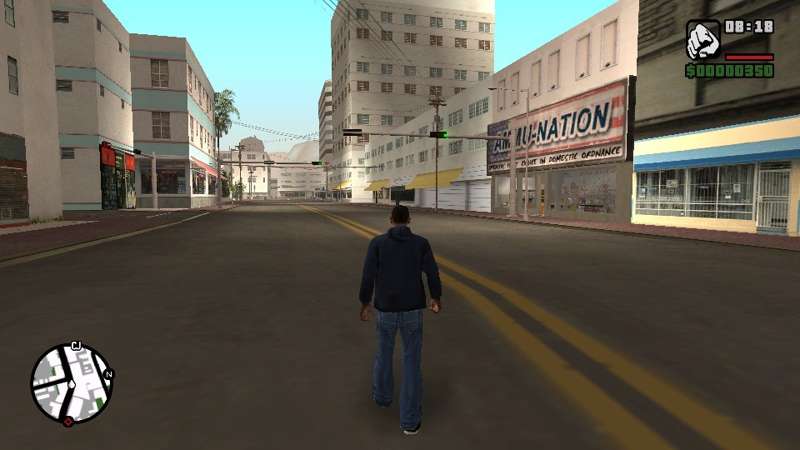The width and height of the screenshot is (800, 450).
Task: Open the circular radar minimap
Action: [x=72, y=384]
